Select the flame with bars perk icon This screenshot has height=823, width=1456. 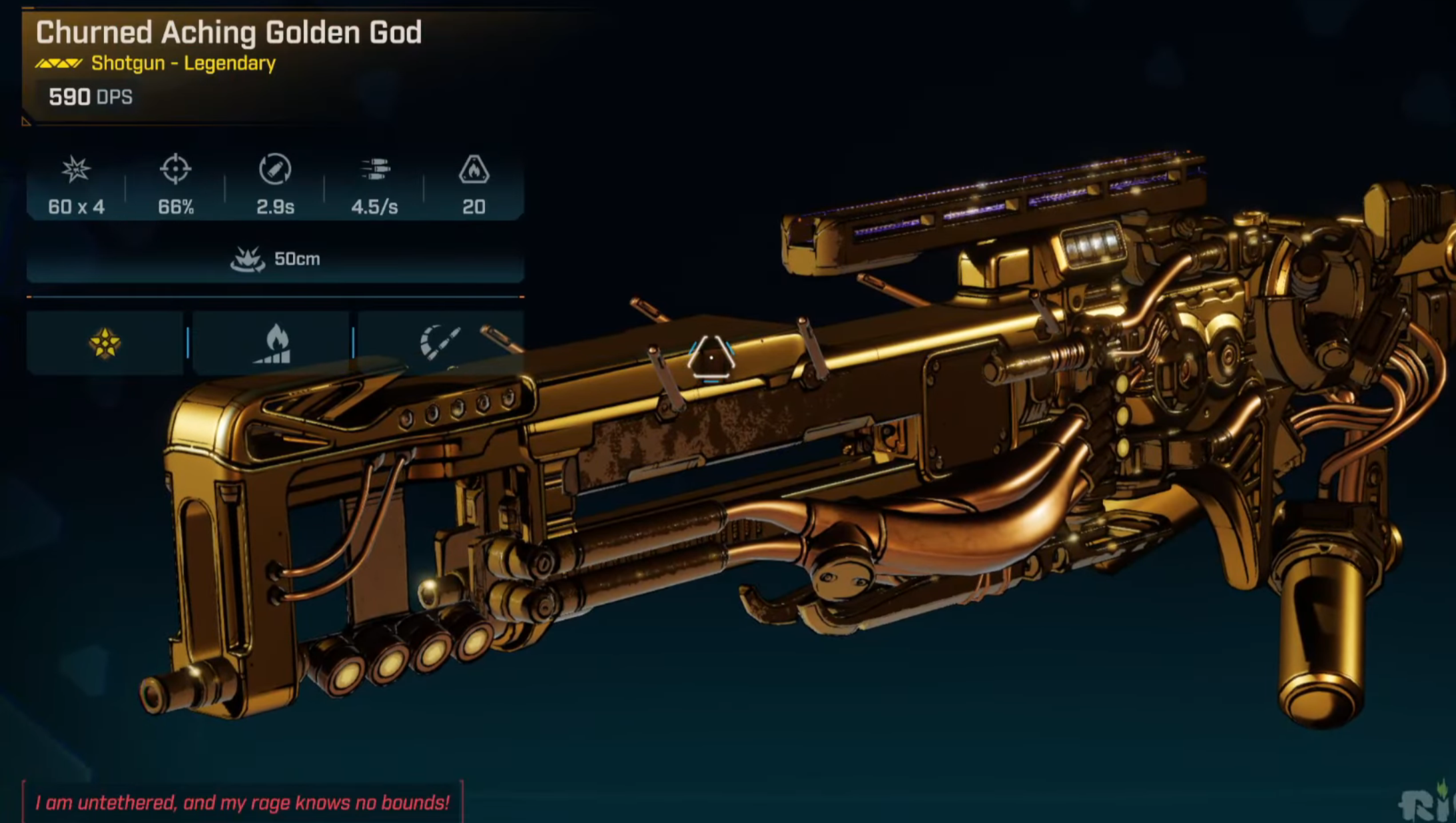click(273, 344)
